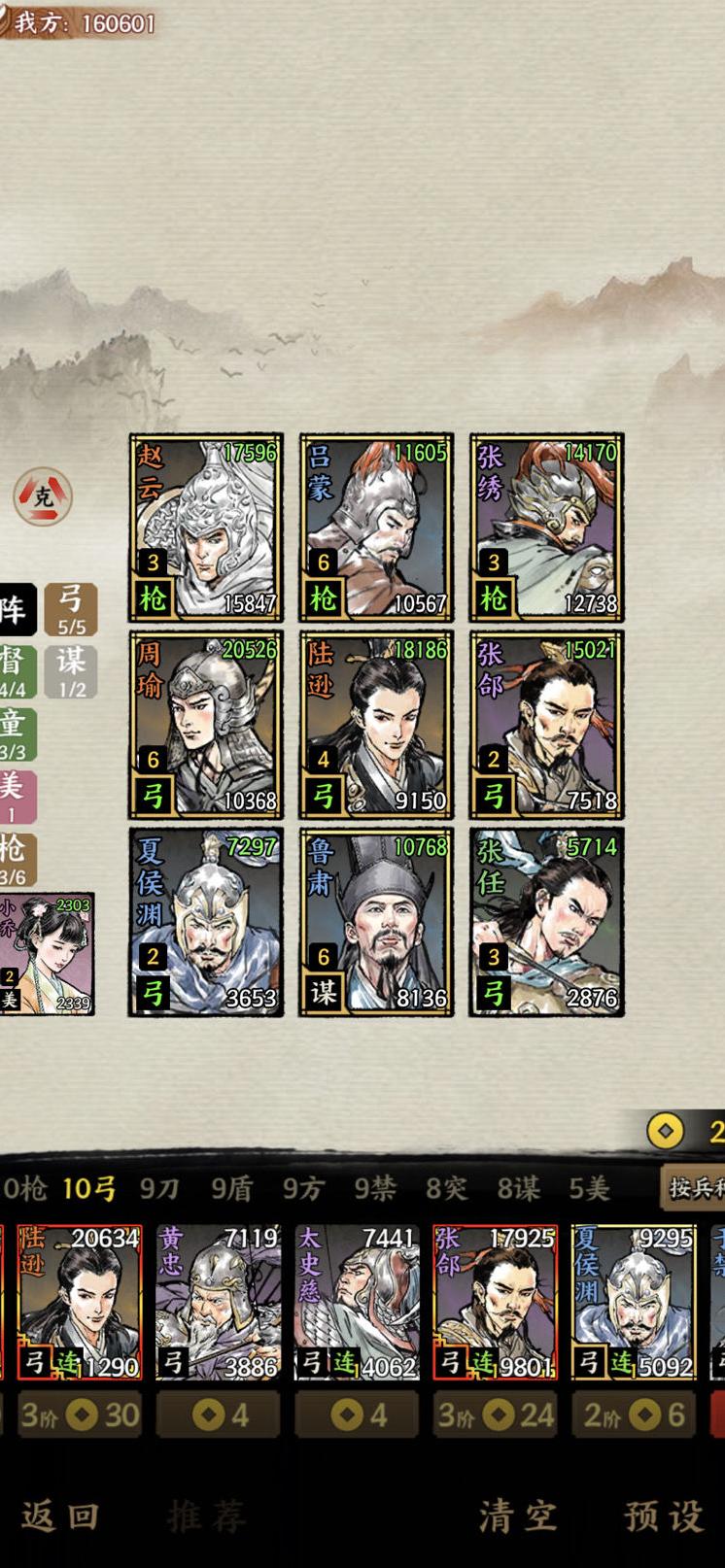
Task: Choose Zhang Ren (张任) formation card
Action: pos(546,922)
